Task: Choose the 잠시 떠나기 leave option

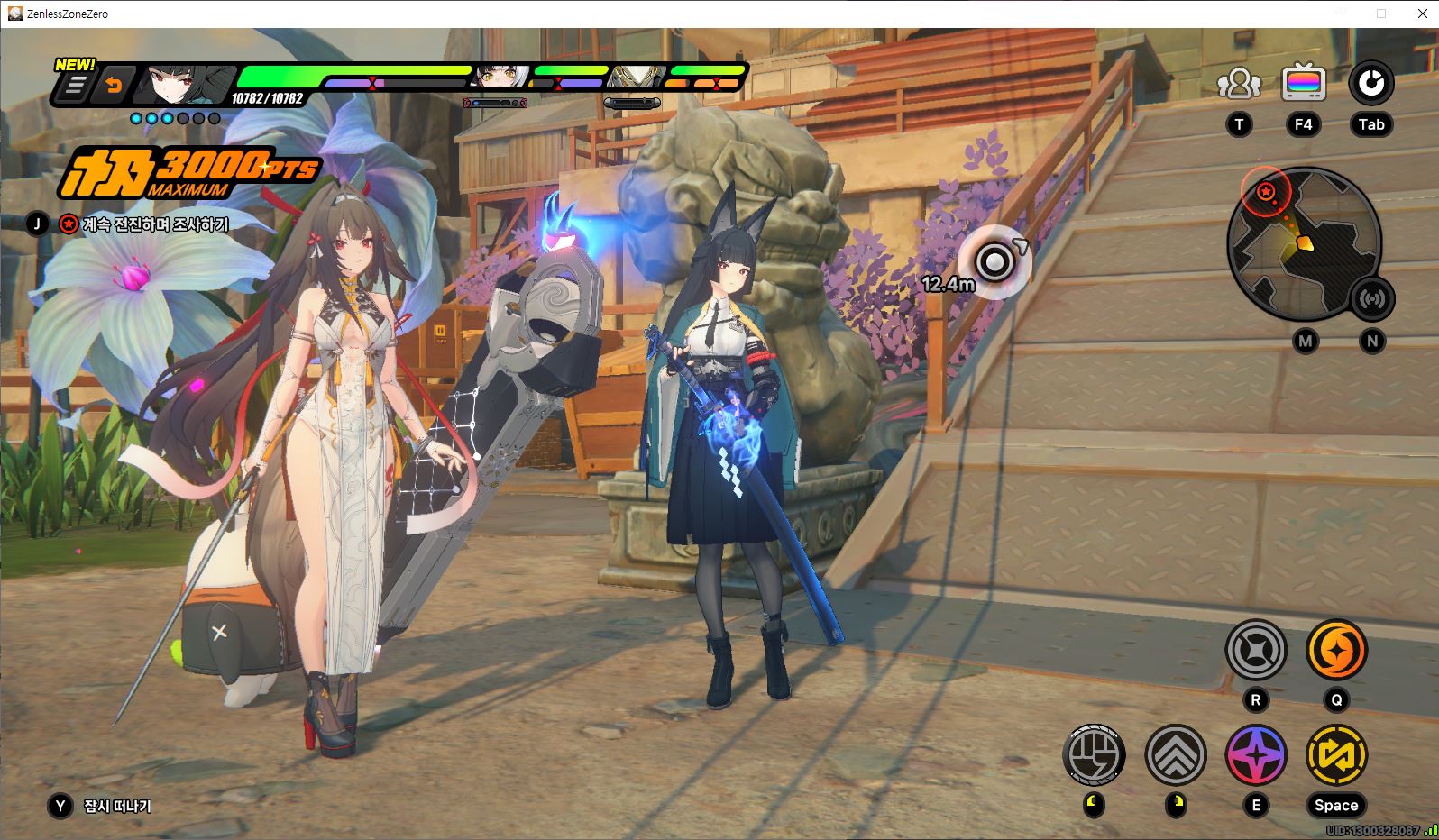Action: pyautogui.click(x=117, y=806)
